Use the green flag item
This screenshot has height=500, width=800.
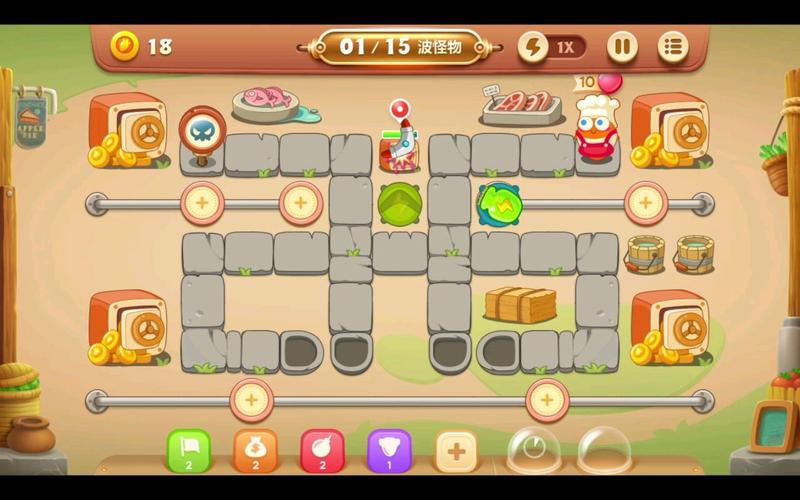188,450
